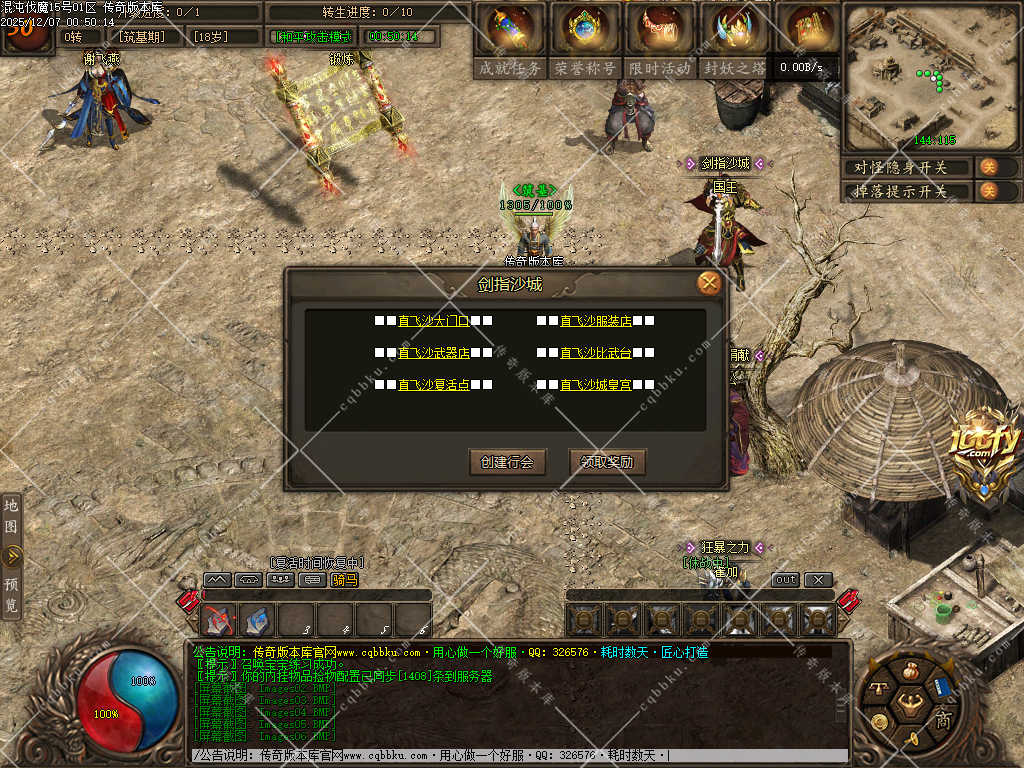
Task: Click the 创建行会 button
Action: point(507,462)
